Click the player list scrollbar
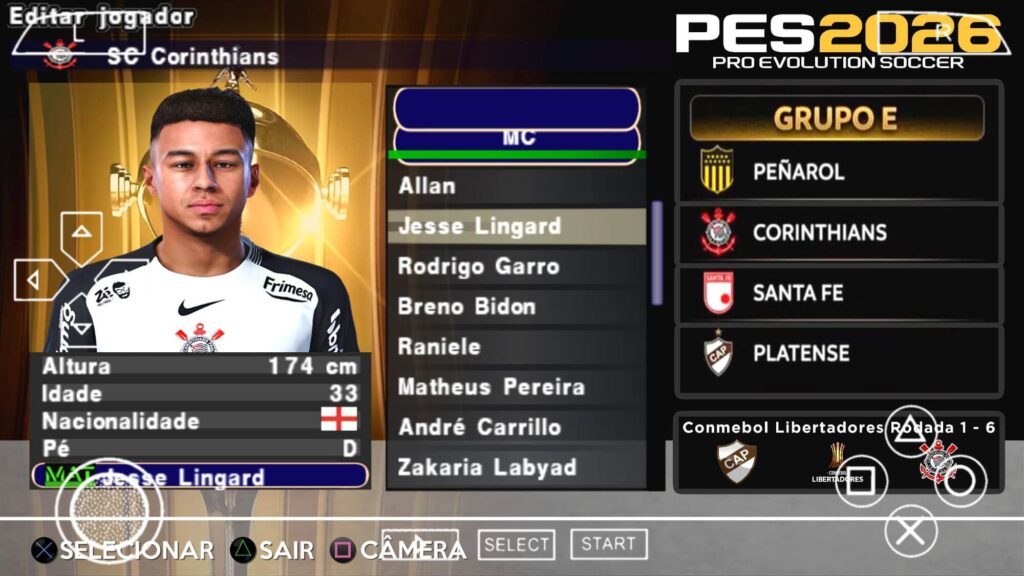 (x=657, y=253)
